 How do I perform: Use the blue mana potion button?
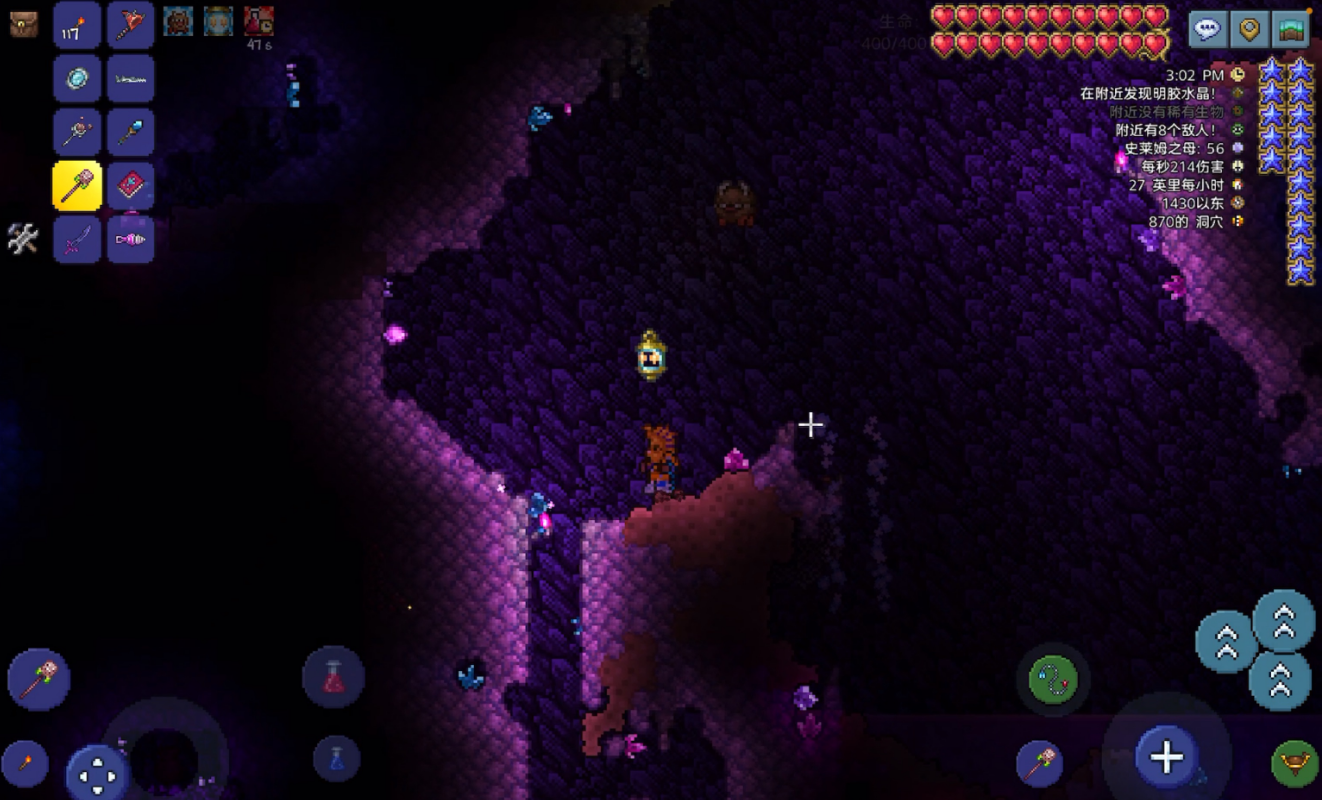tap(336, 757)
